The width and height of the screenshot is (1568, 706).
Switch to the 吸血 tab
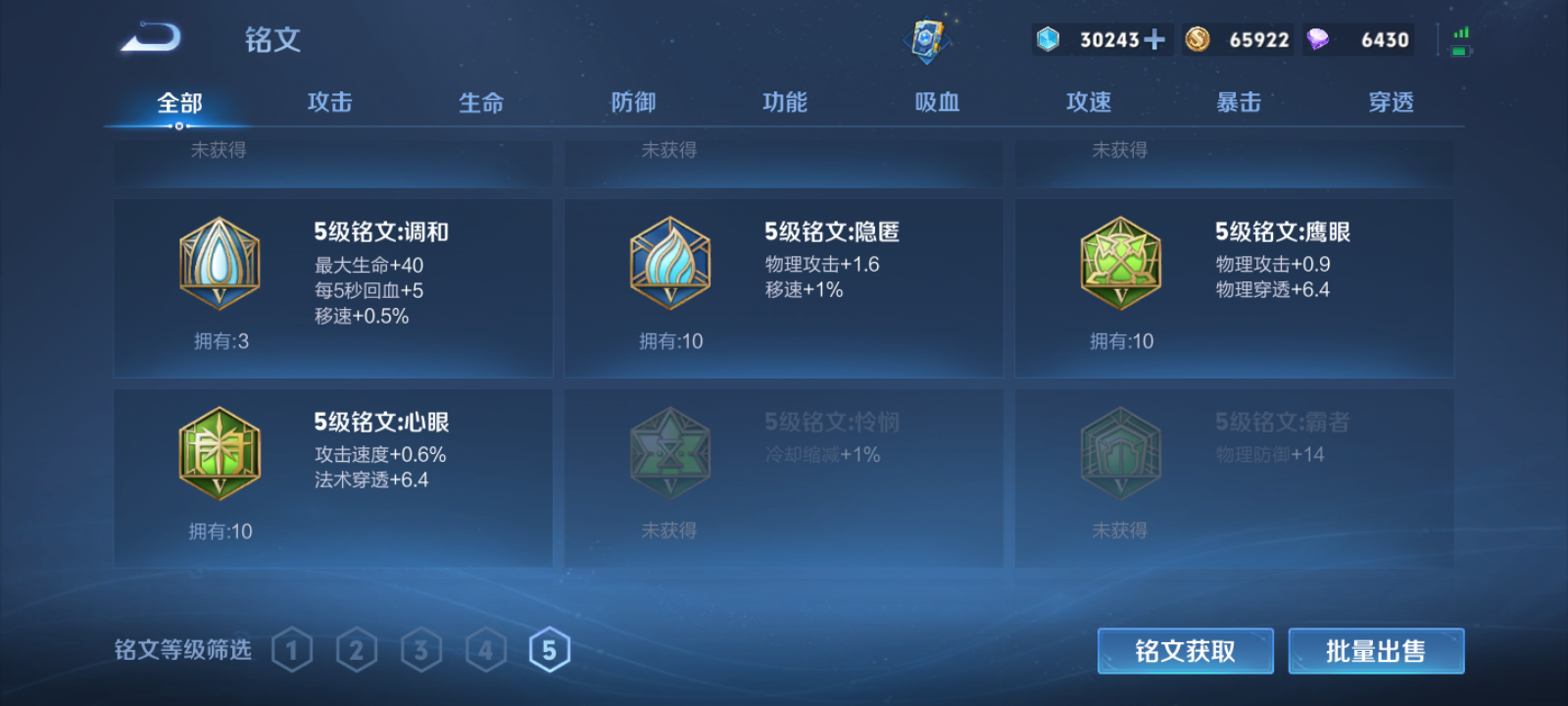click(x=936, y=101)
